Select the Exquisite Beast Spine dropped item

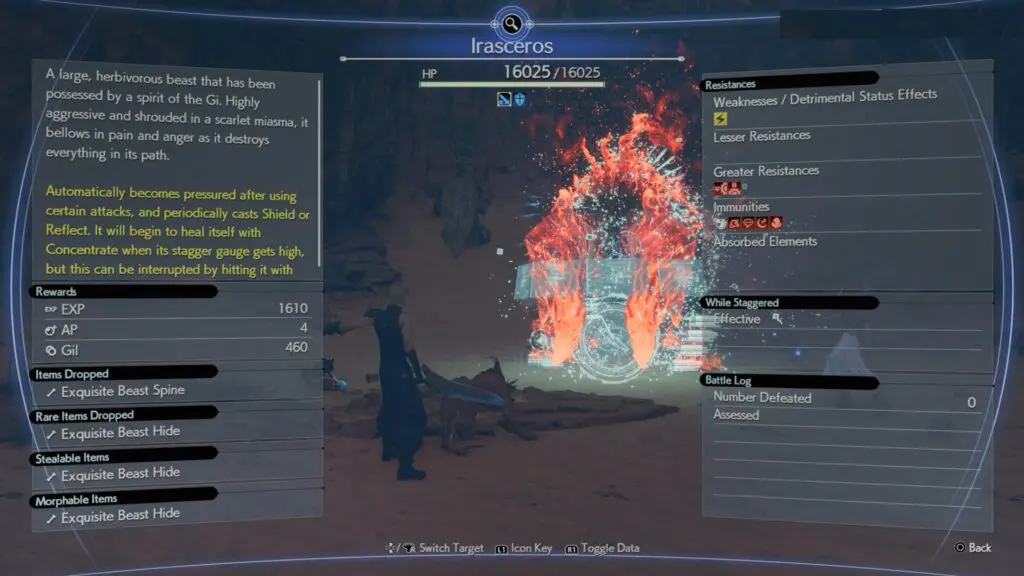point(123,391)
